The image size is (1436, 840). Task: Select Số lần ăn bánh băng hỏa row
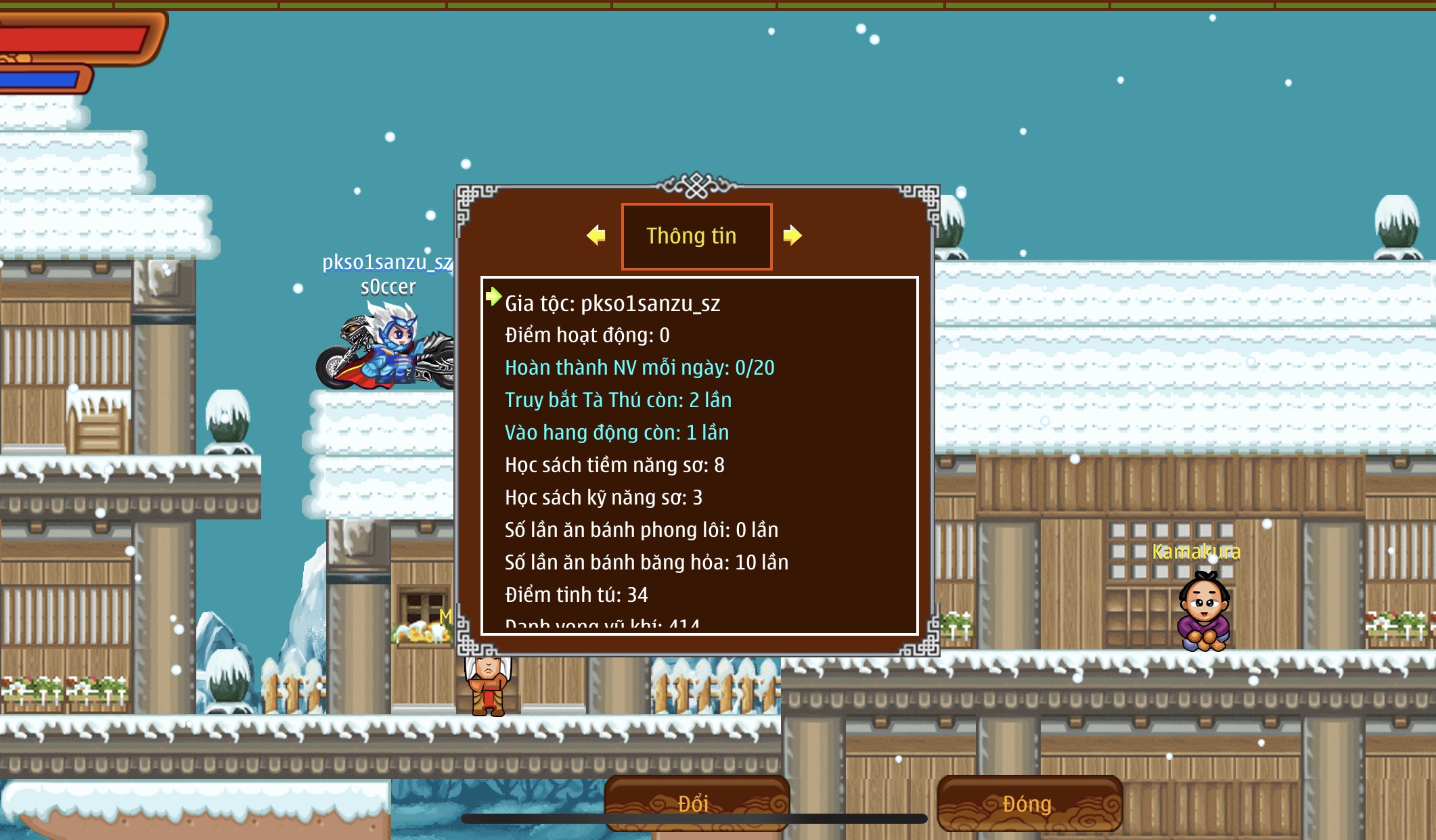click(x=646, y=563)
